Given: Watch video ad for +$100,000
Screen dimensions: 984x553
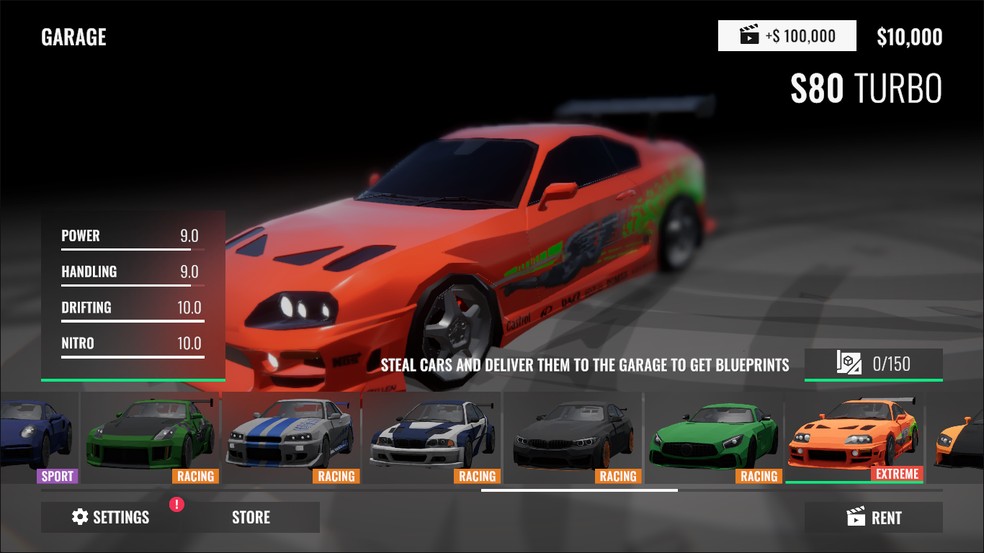Looking at the screenshot, I should click(787, 36).
